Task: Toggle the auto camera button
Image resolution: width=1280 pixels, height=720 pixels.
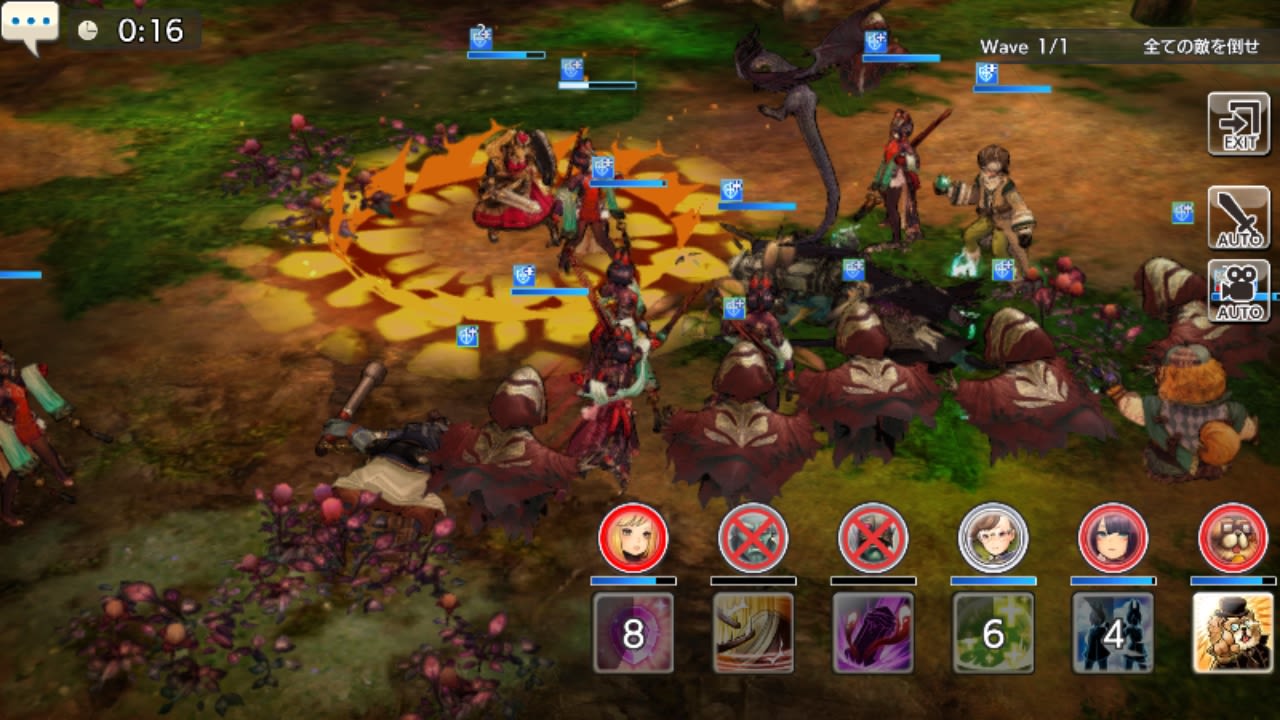Action: (x=1238, y=291)
